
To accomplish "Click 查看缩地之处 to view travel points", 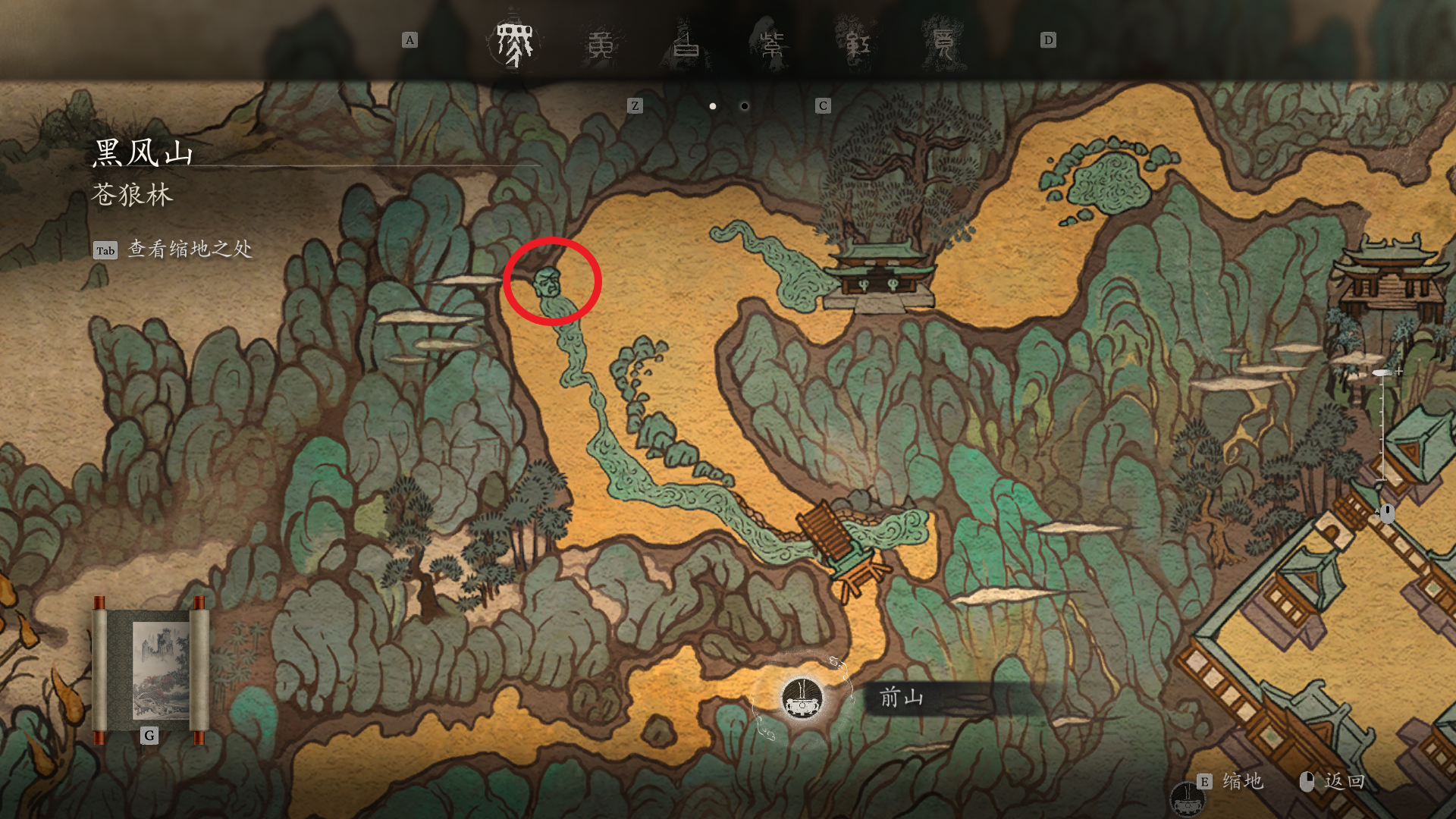I will point(189,249).
